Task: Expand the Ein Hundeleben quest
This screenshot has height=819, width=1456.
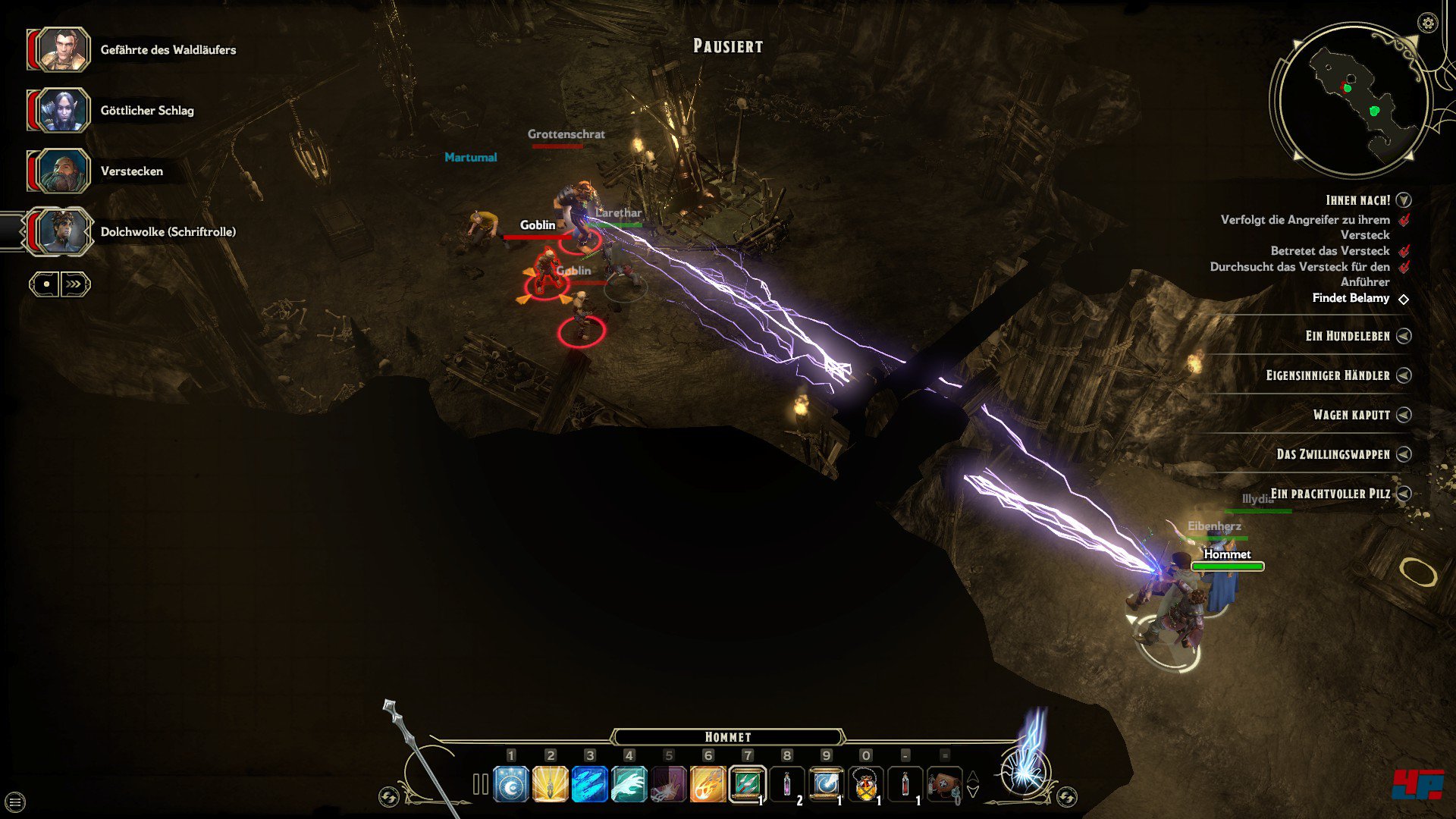Action: (x=1404, y=336)
